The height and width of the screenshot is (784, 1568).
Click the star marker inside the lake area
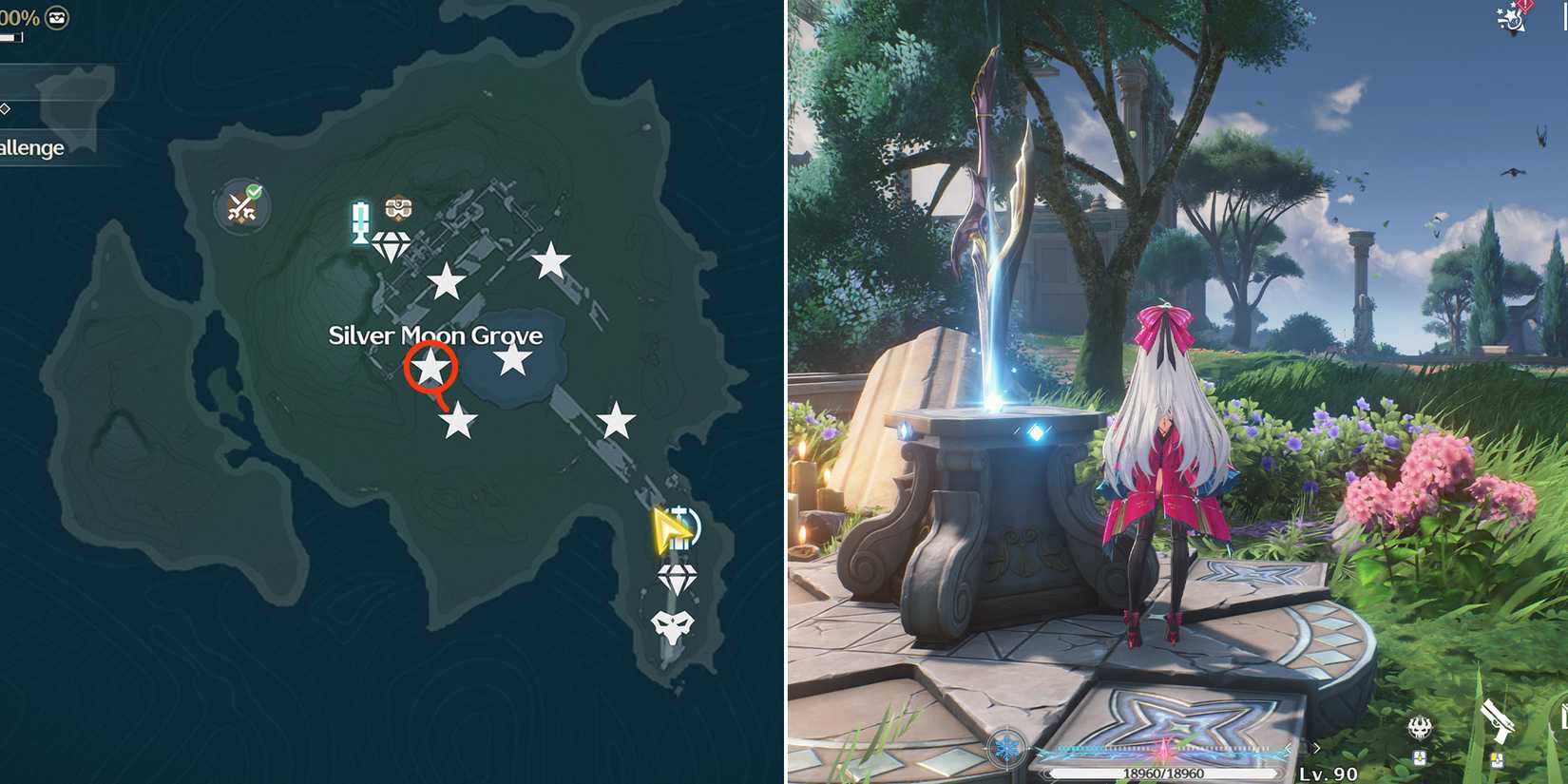click(514, 361)
